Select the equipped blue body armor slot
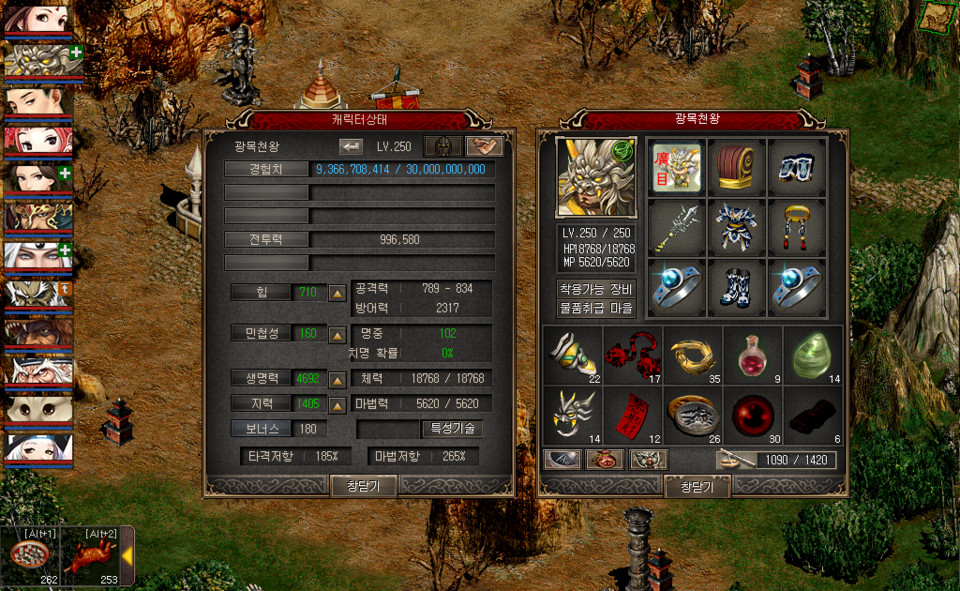This screenshot has width=960, height=591. coord(736,228)
